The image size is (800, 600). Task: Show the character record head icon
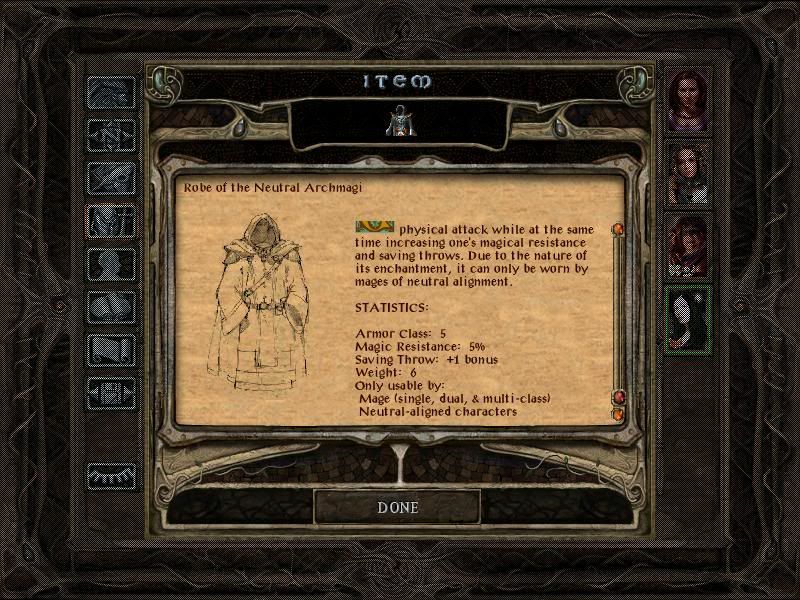click(112, 265)
